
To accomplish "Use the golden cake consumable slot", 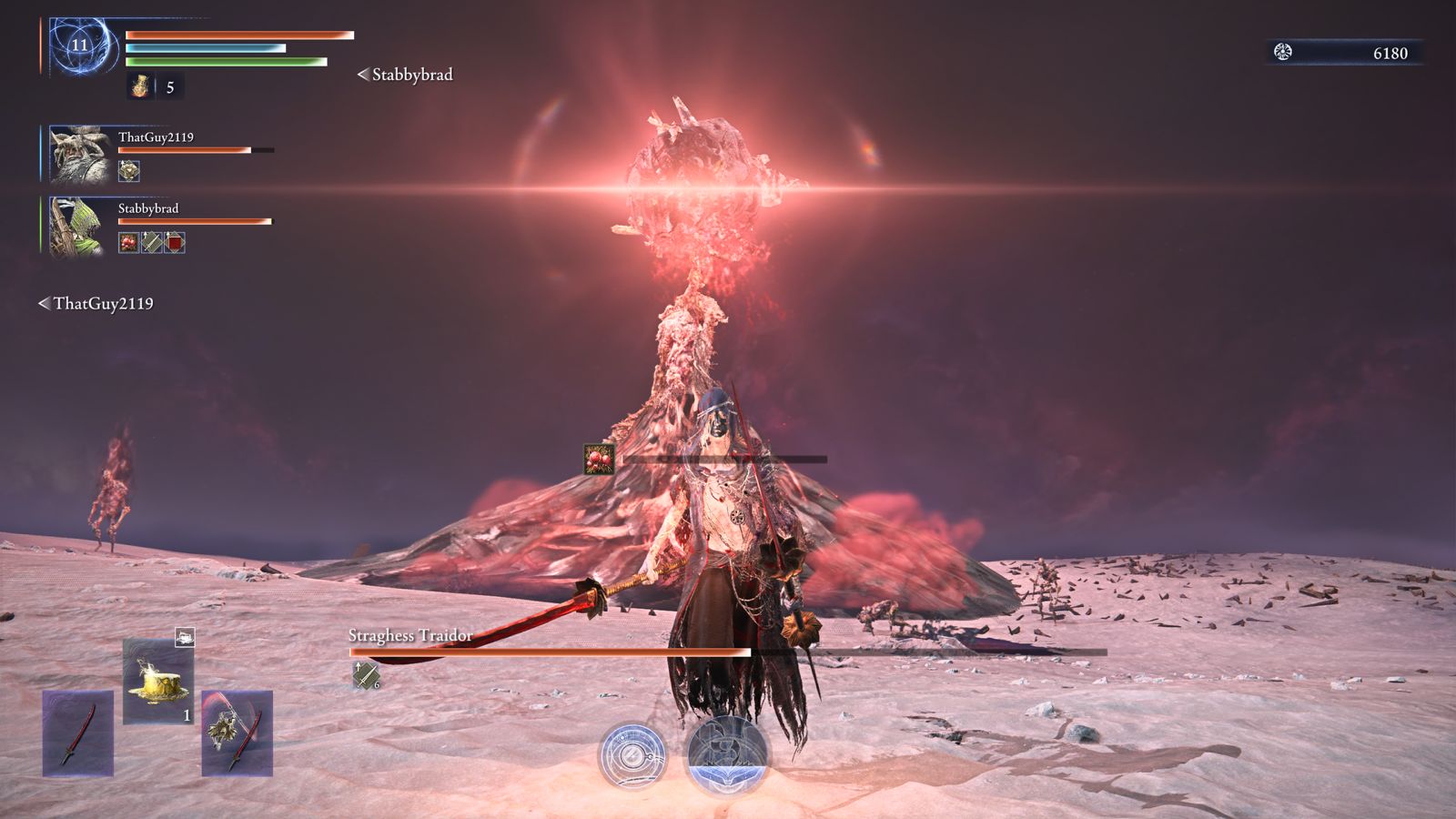I will point(158,681).
